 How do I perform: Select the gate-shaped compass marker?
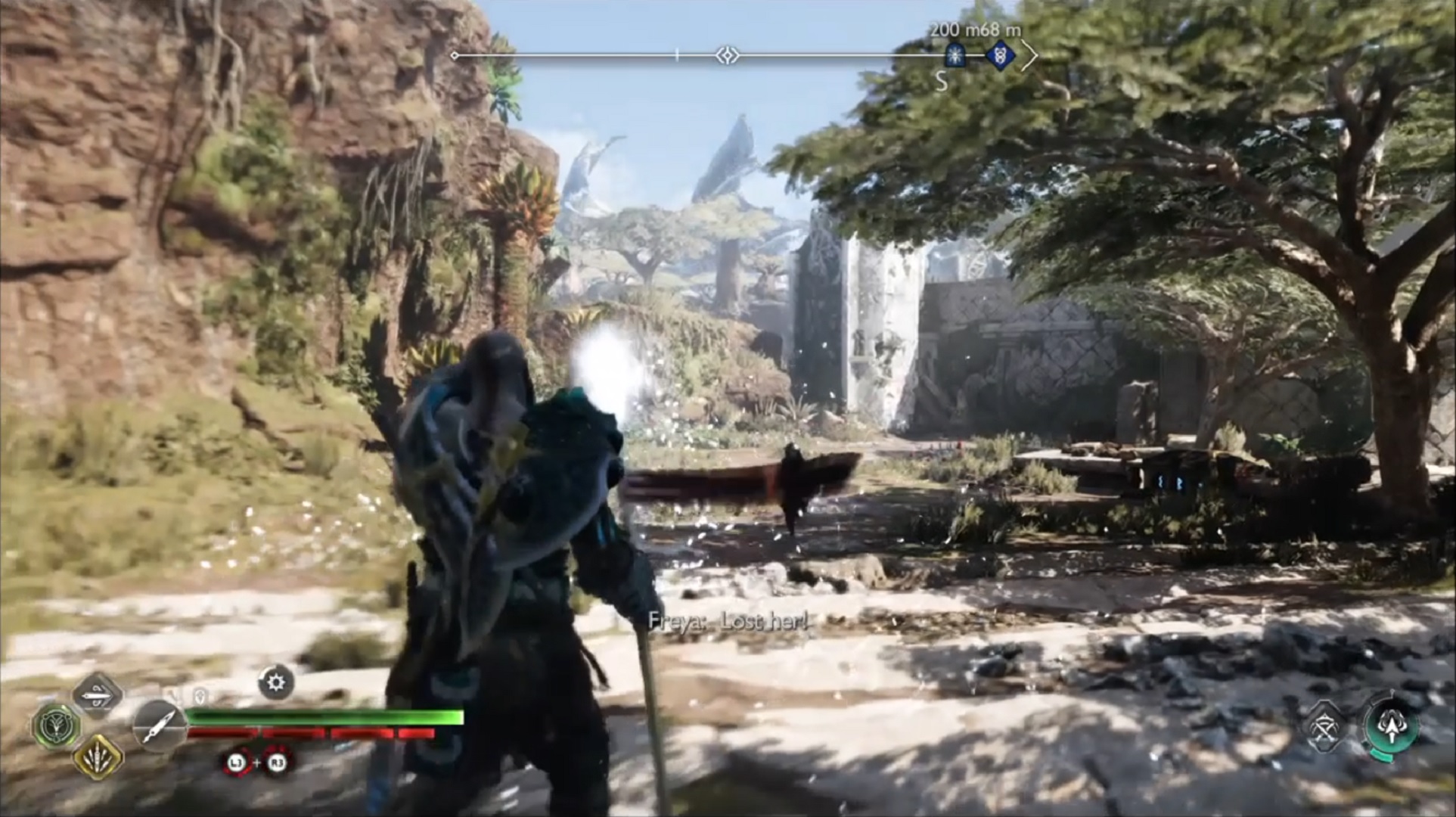pos(955,55)
